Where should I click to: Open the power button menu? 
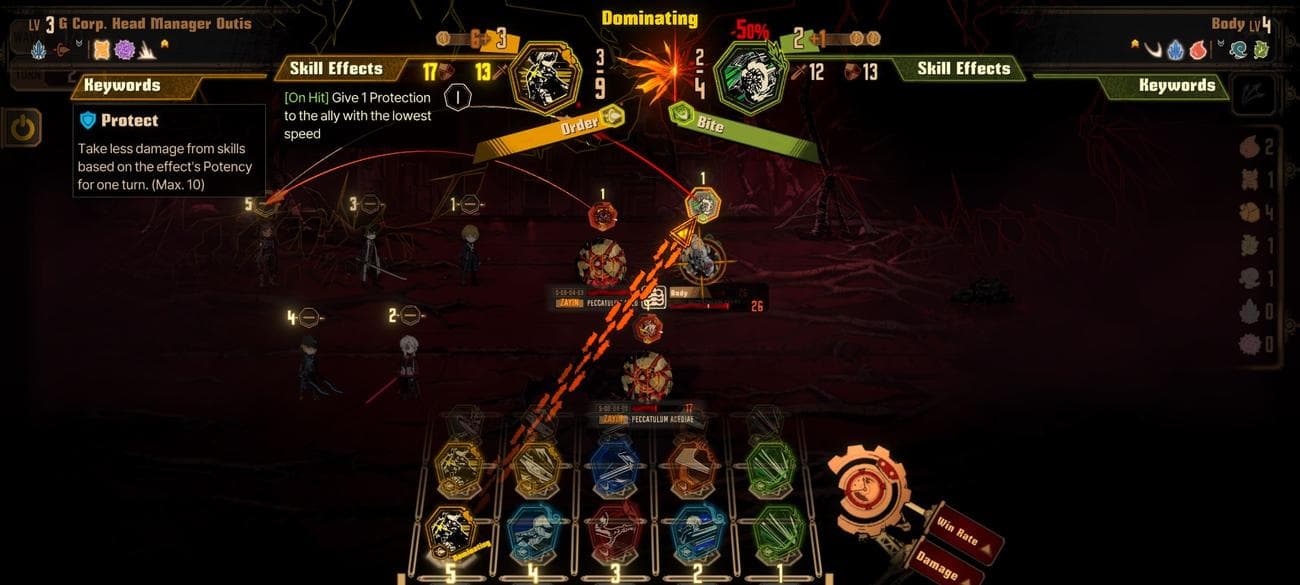(x=21, y=127)
